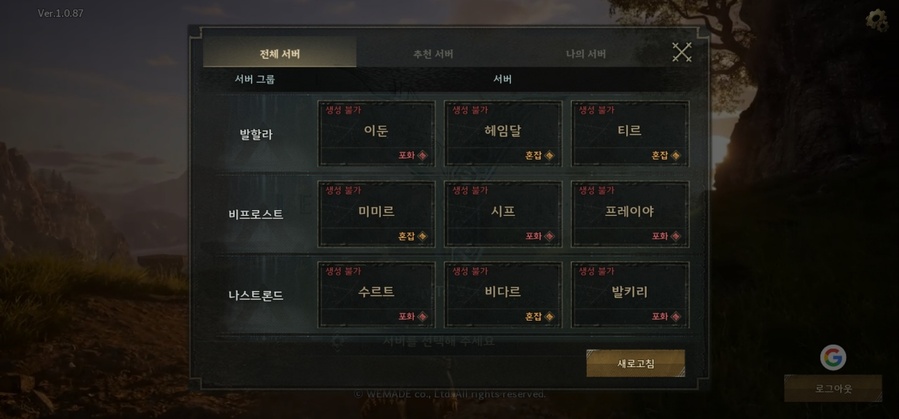Choose the 시프 server
Image resolution: width=899 pixels, height=419 pixels.
[503, 214]
